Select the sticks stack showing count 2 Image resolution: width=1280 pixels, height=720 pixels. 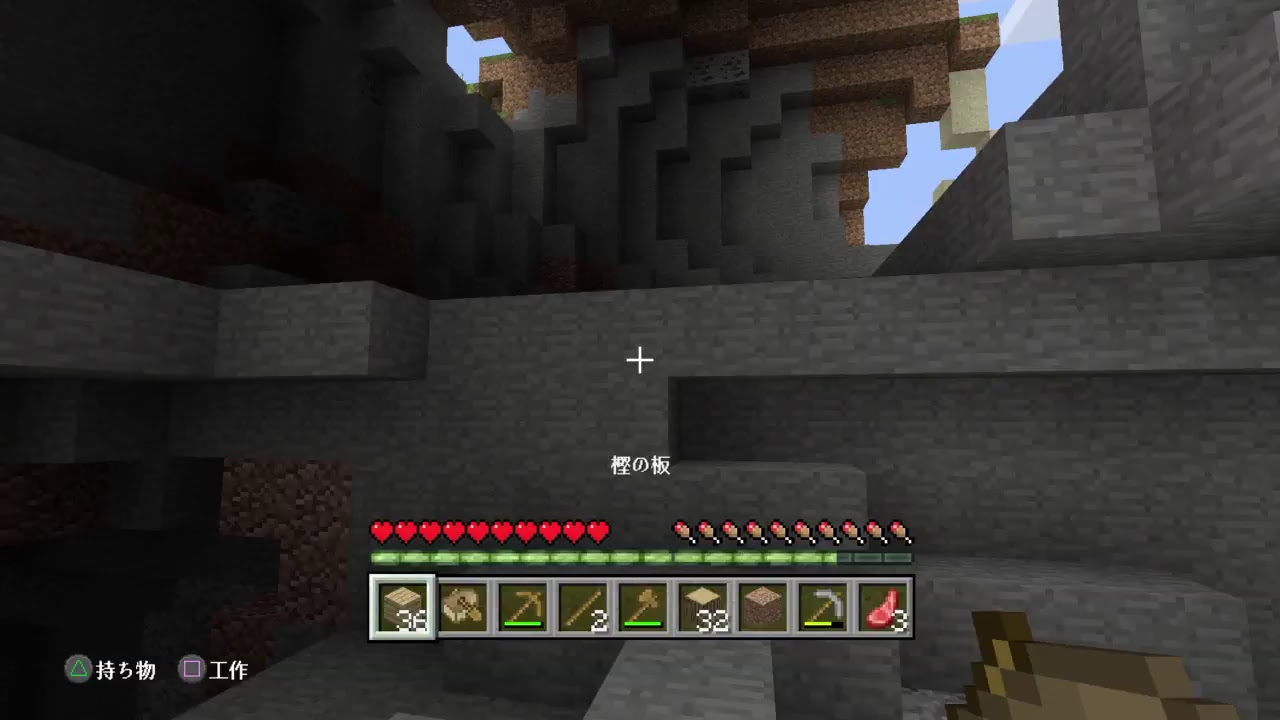pyautogui.click(x=584, y=607)
